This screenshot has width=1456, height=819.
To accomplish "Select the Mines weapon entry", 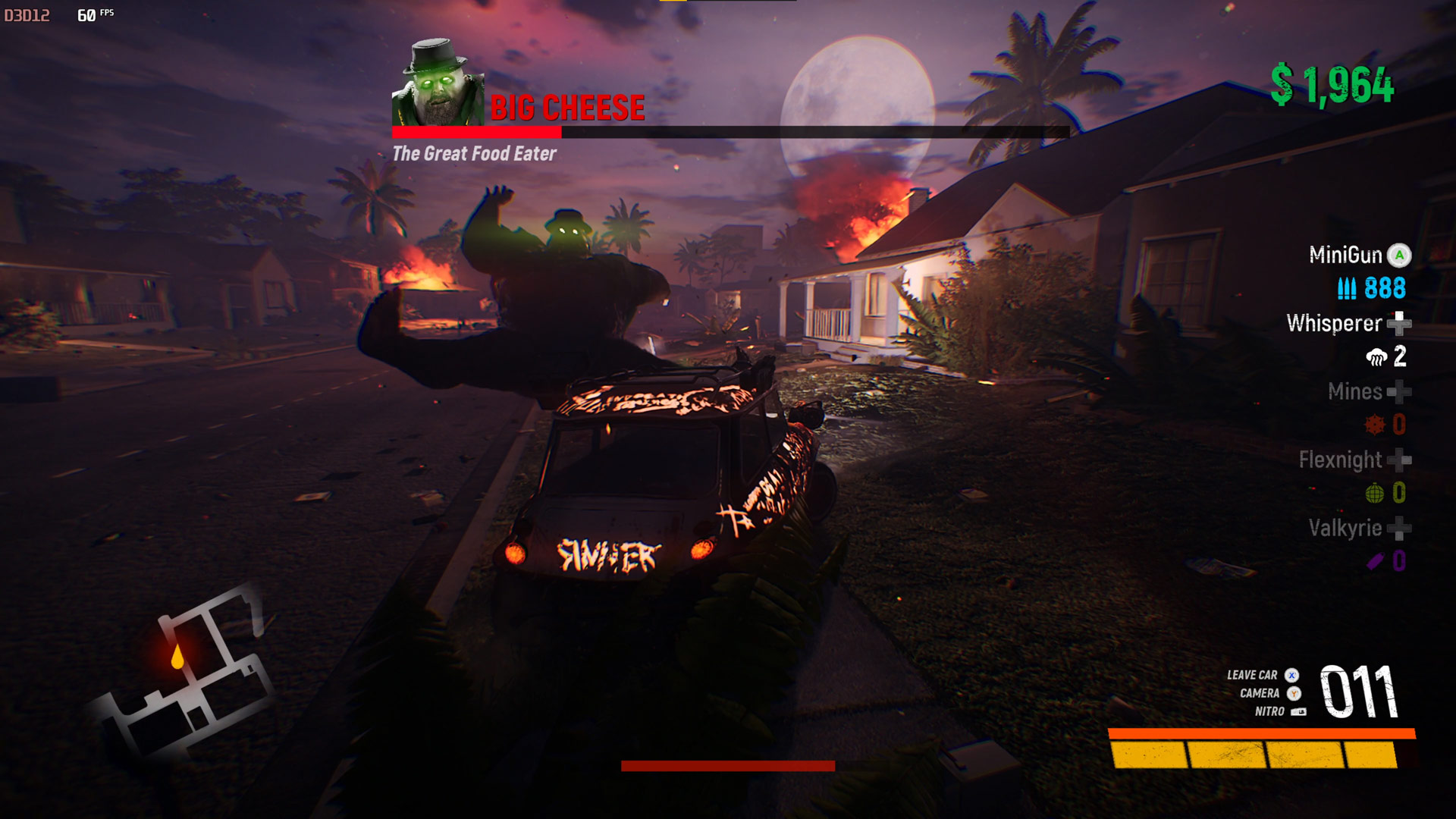I will (x=1355, y=391).
